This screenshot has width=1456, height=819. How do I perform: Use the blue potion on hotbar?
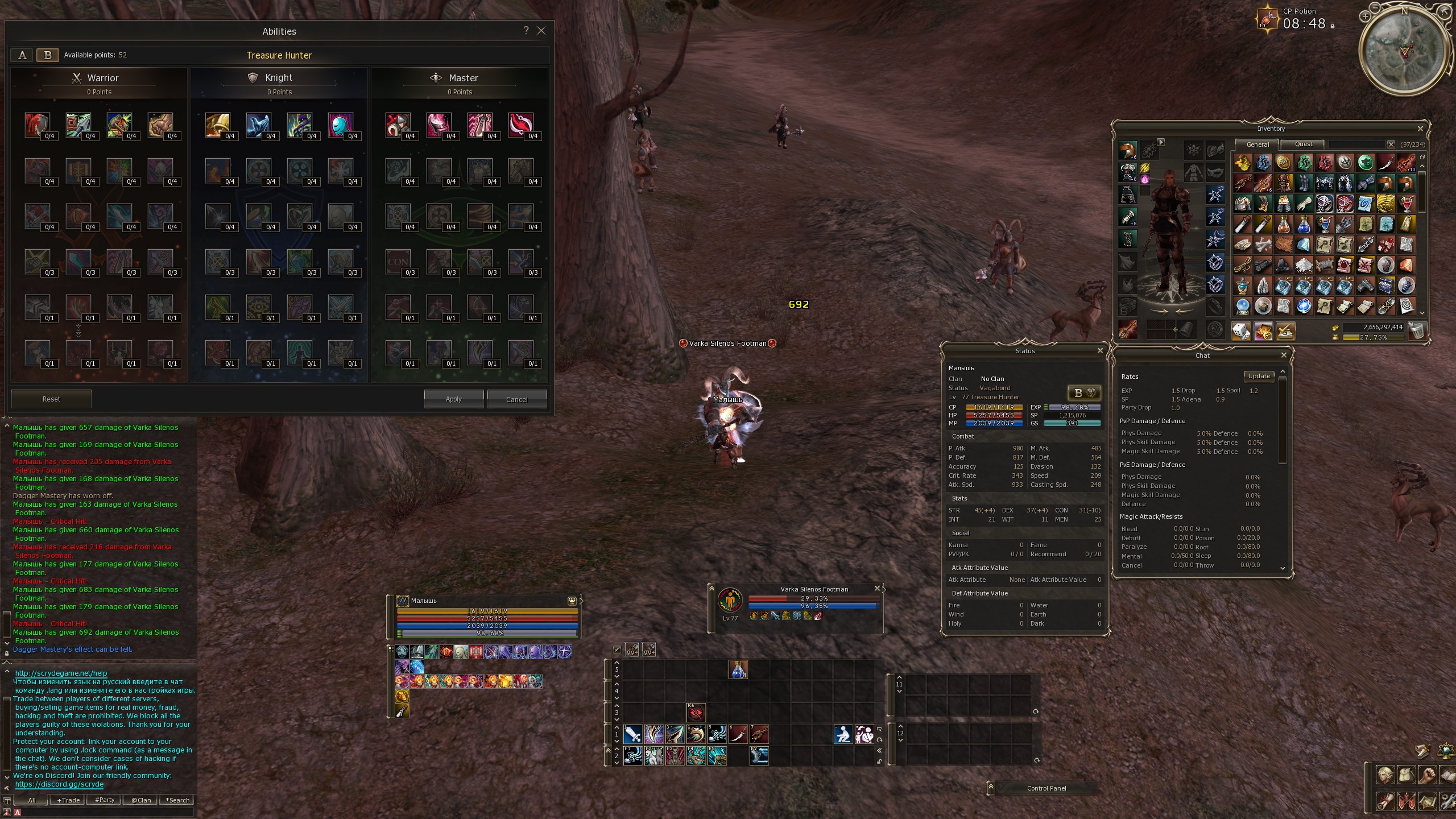738,670
